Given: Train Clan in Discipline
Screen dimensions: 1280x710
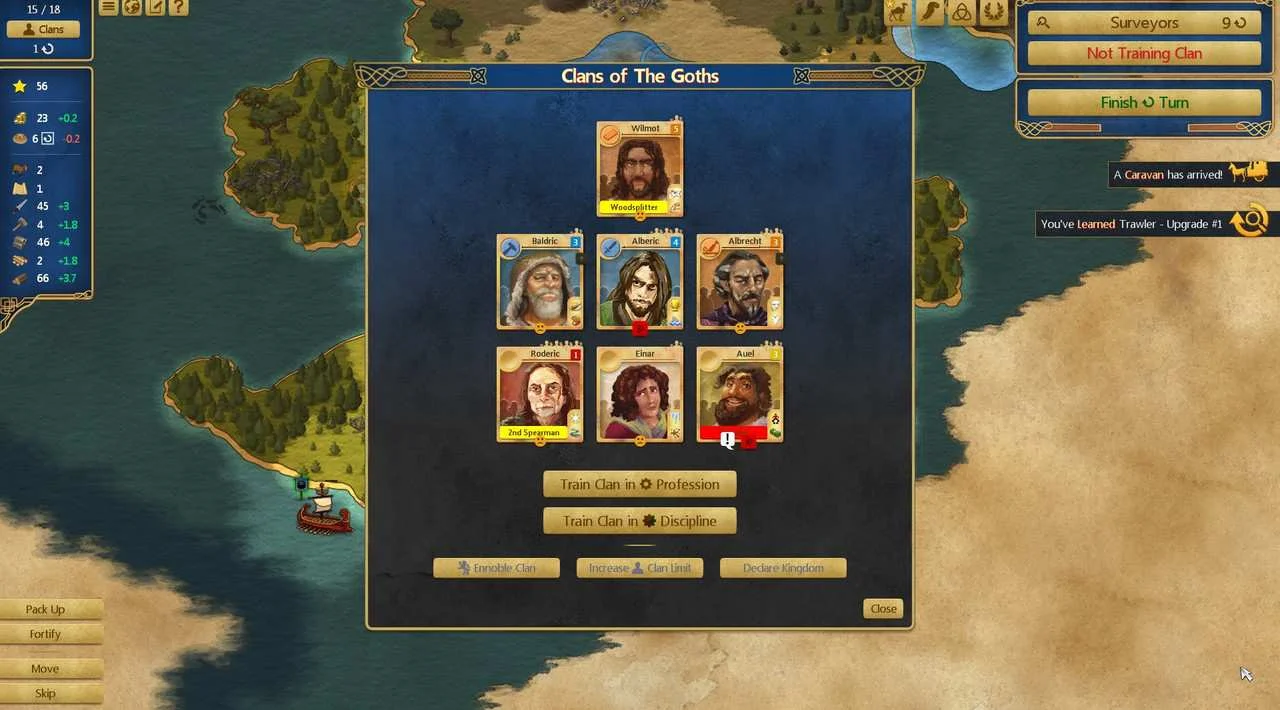Looking at the screenshot, I should [x=640, y=521].
